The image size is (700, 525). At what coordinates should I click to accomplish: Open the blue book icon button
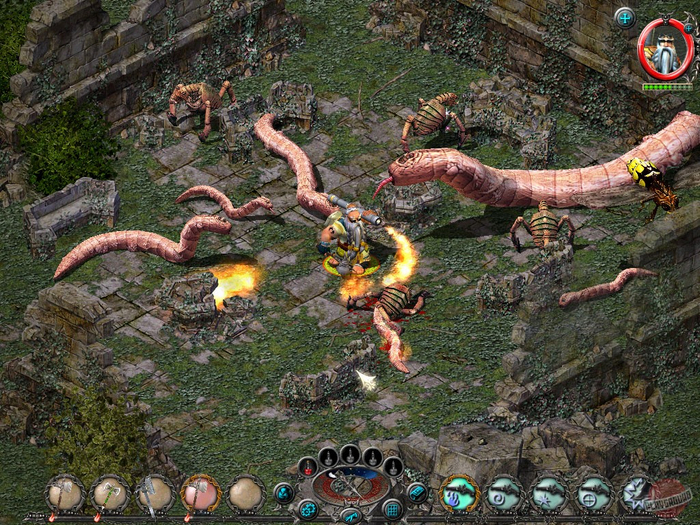pos(417,492)
